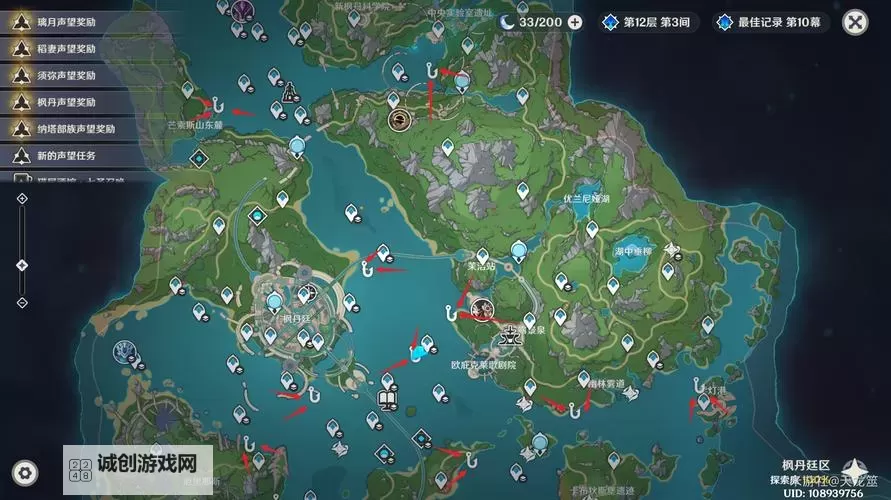Open the 新的声望任务 entry
This screenshot has height=500, width=891.
[x=62, y=156]
